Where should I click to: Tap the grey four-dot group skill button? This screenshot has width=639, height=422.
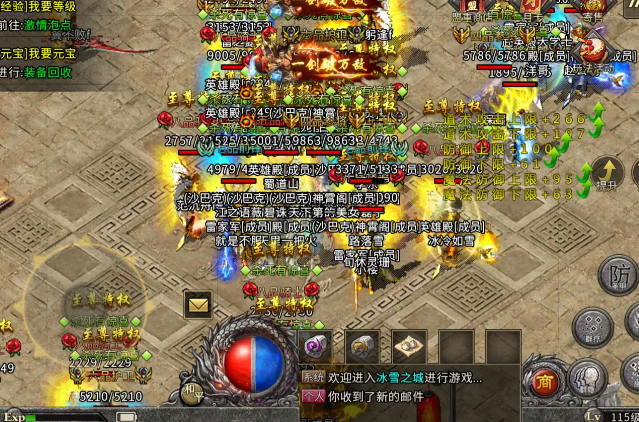point(592,327)
